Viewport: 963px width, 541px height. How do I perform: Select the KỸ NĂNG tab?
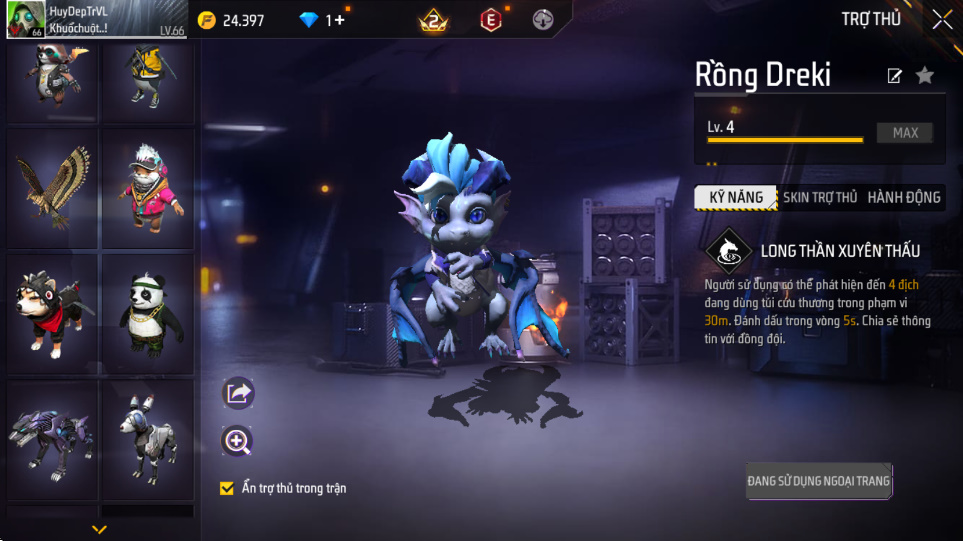point(736,197)
